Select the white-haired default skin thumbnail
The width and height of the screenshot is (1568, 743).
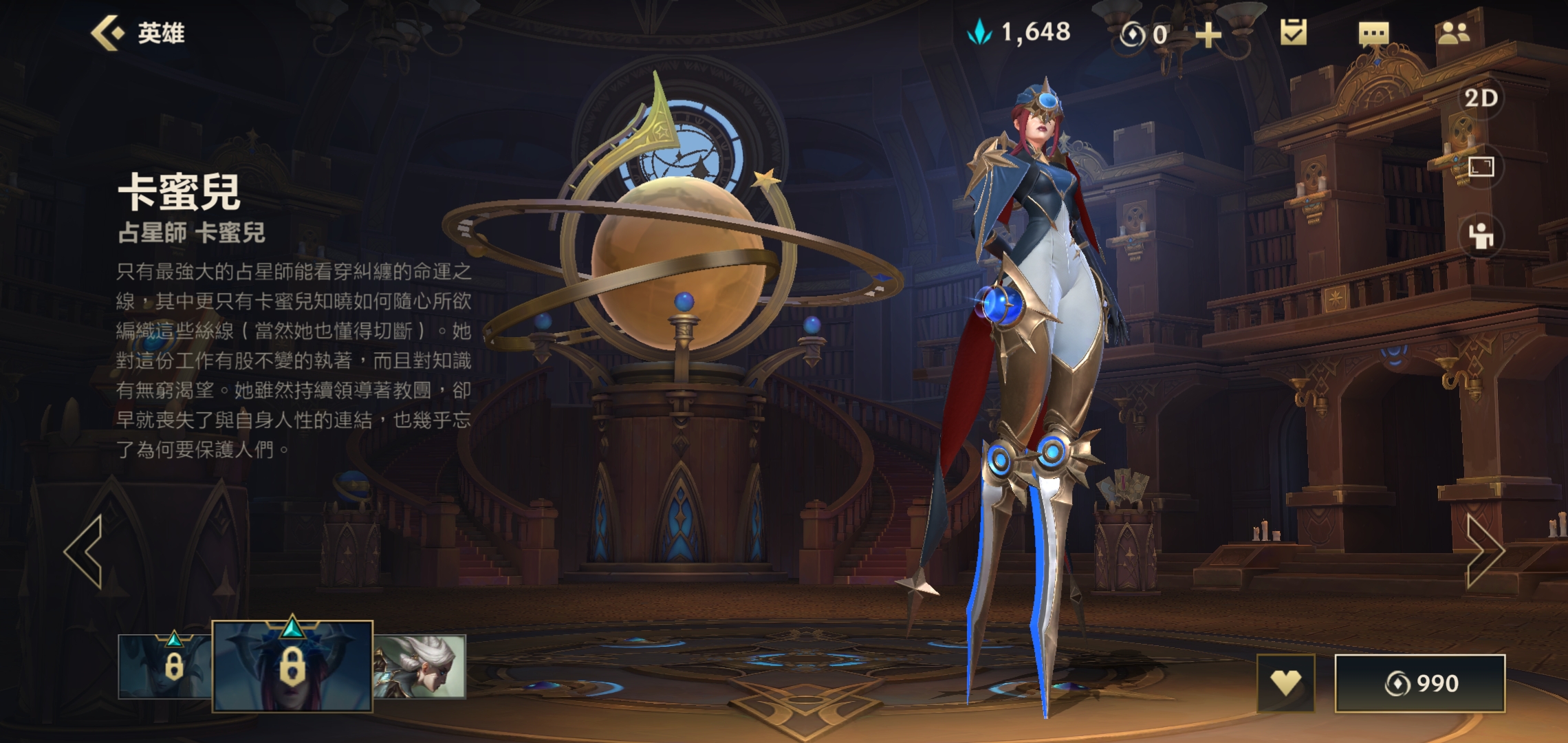[x=420, y=666]
